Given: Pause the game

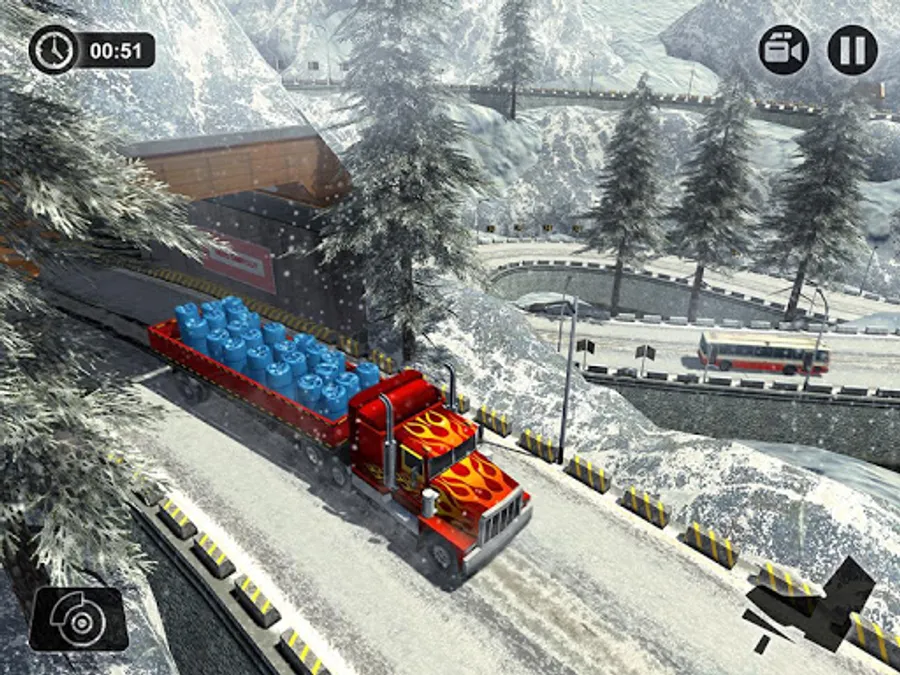Looking at the screenshot, I should [x=852, y=50].
